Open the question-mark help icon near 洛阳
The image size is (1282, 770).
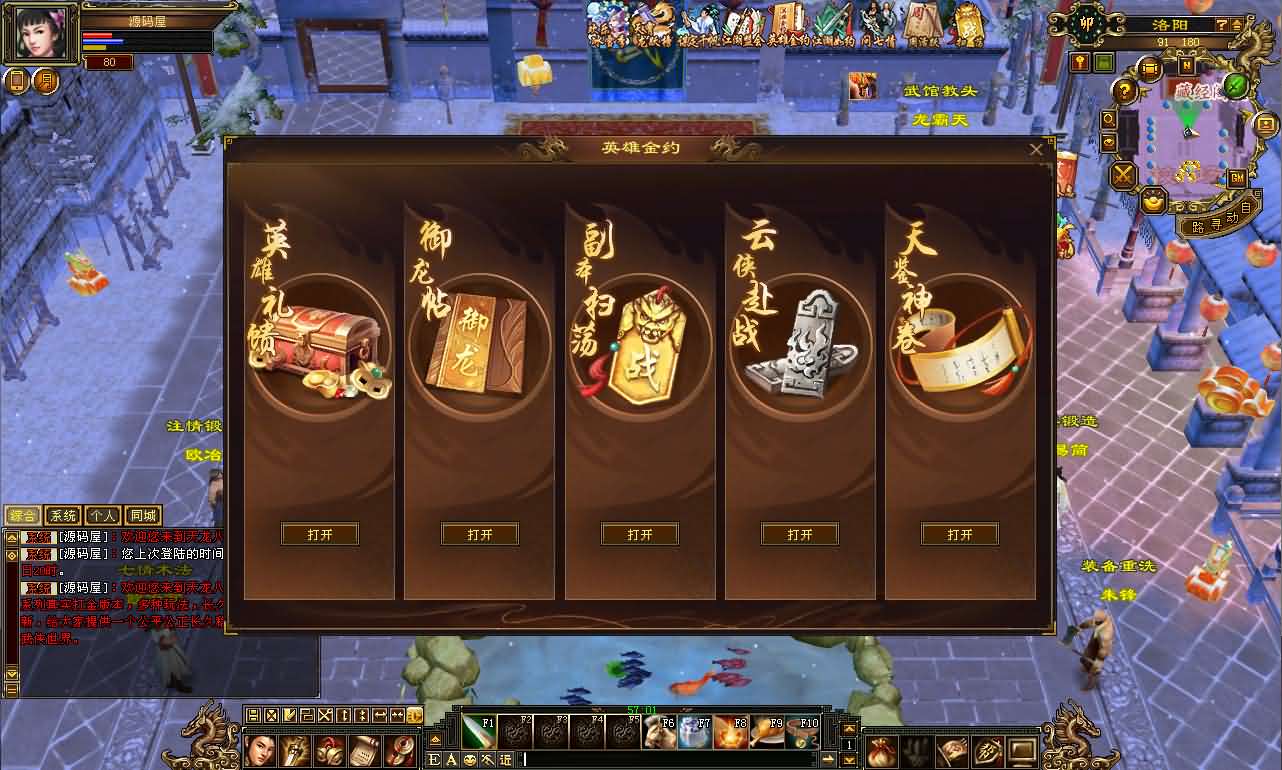point(1221,25)
